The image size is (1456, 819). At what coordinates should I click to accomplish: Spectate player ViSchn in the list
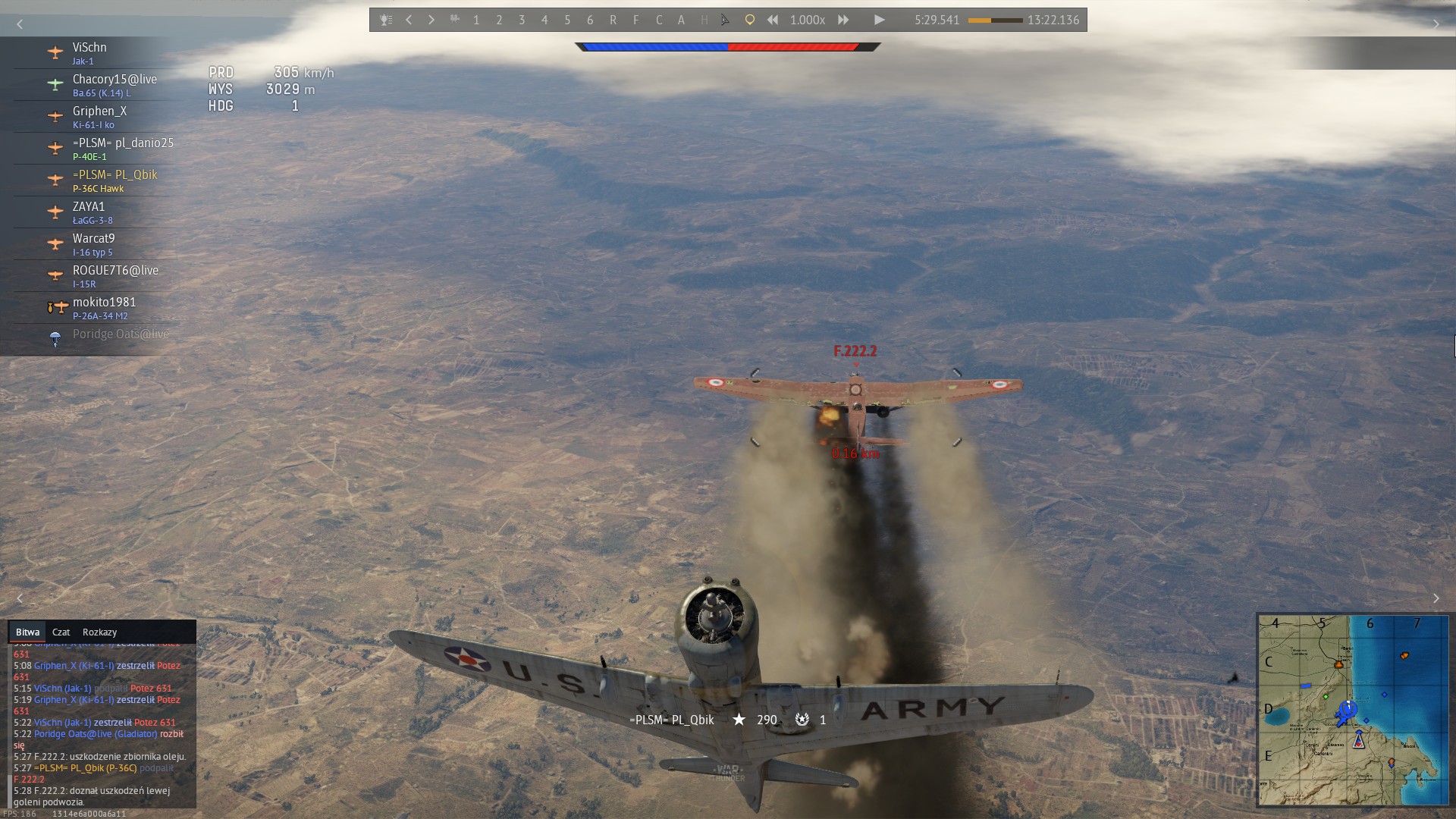point(89,53)
